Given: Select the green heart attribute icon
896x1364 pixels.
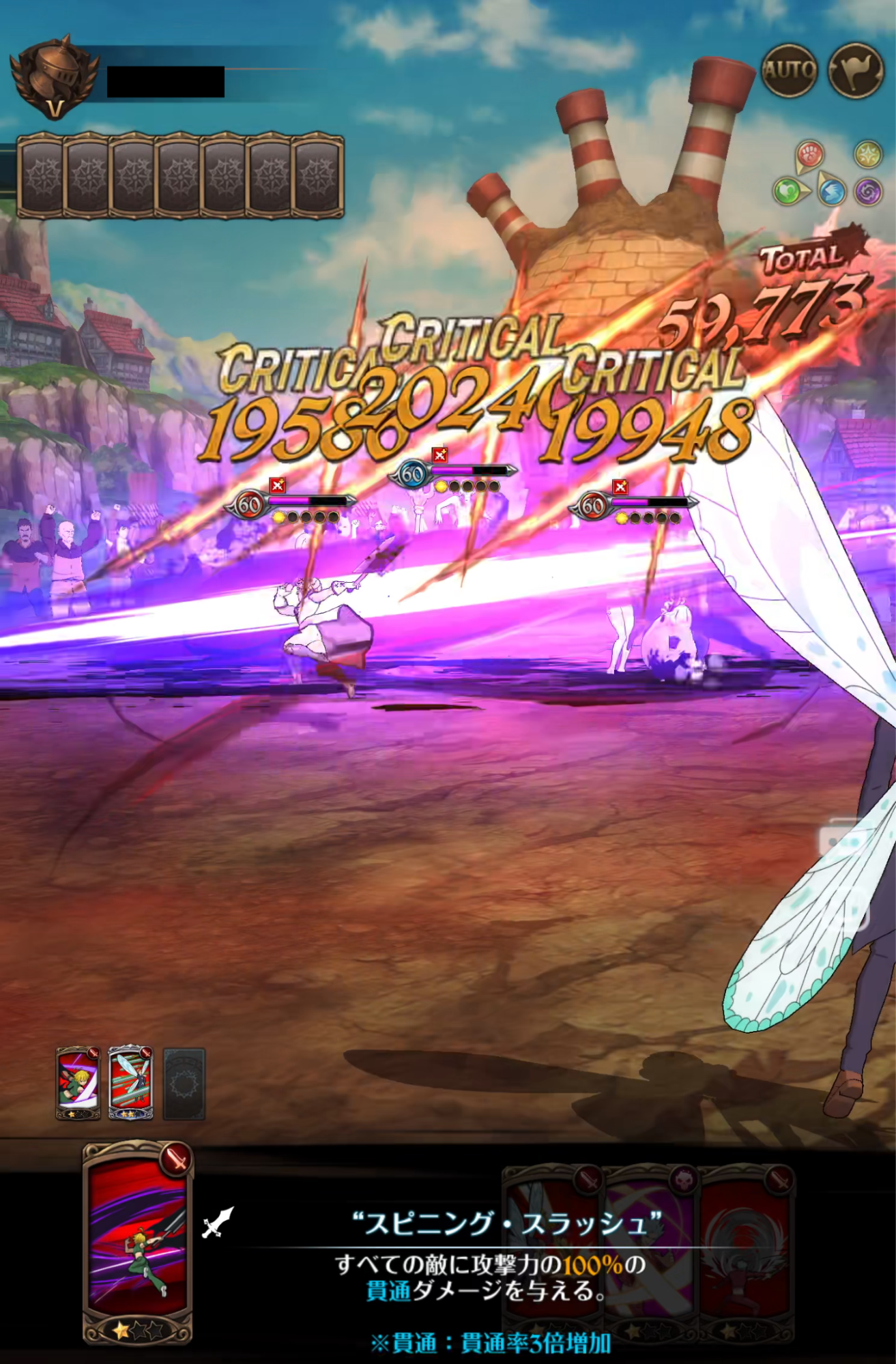Looking at the screenshot, I should 787,191.
